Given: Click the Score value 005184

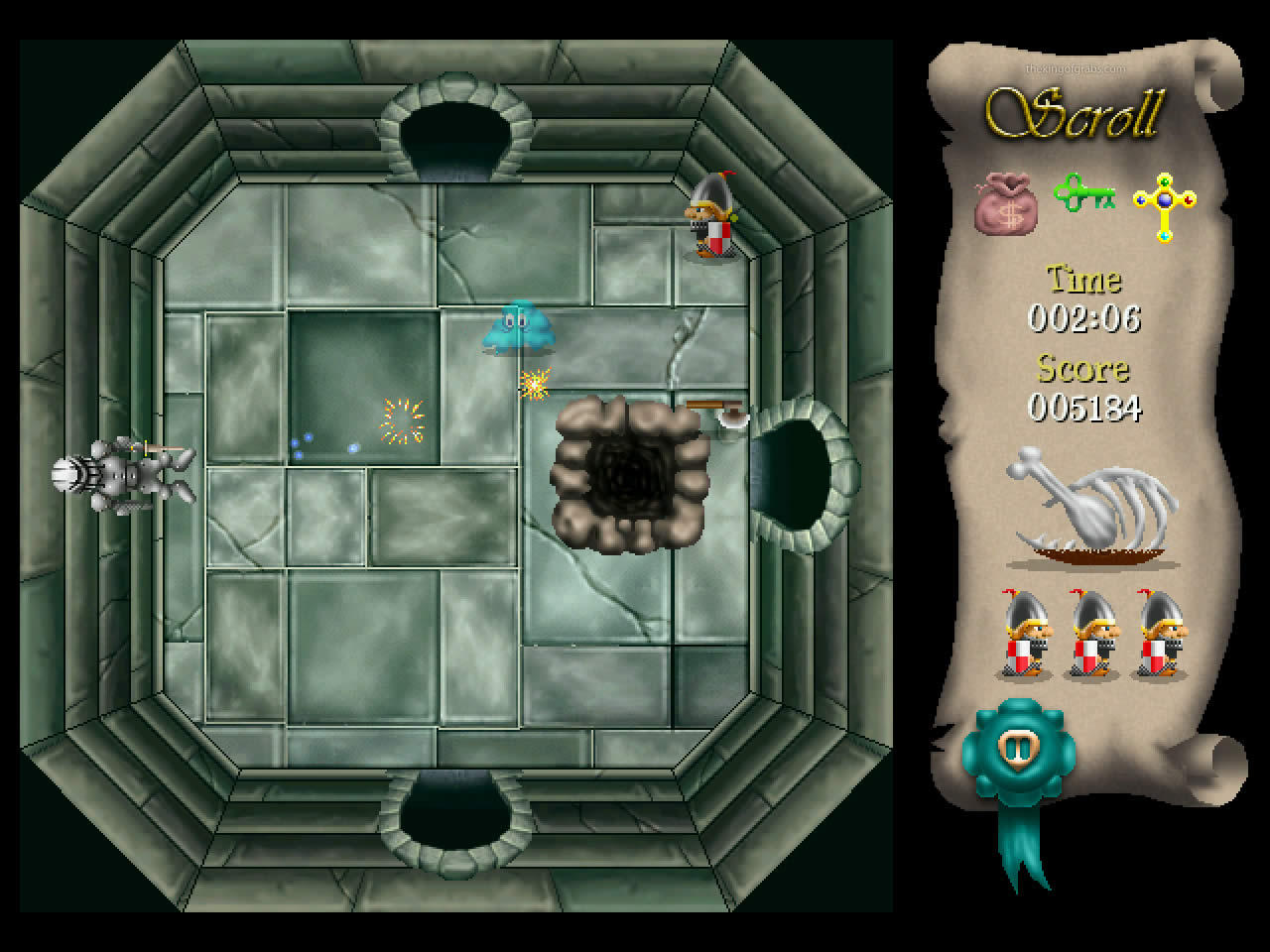Looking at the screenshot, I should click(x=1084, y=409).
